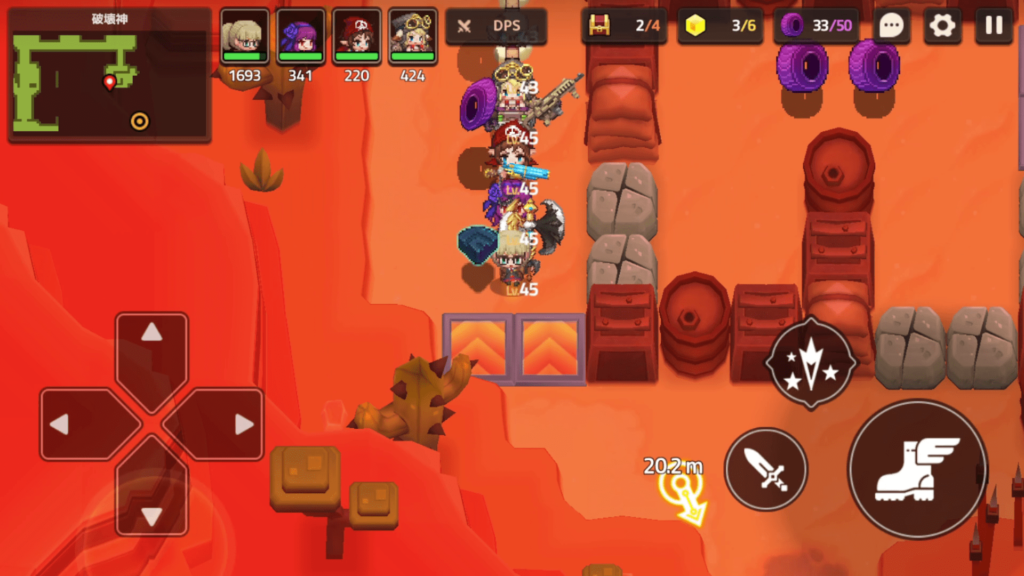Select the blonde hero portrait with 1693 HP
Viewport: 1024px width, 576px height.
(x=244, y=37)
